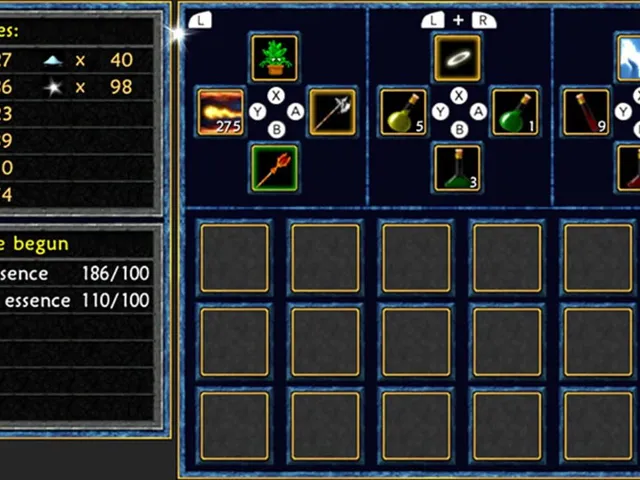Select the red-tipped trident staff slot

(x=274, y=166)
